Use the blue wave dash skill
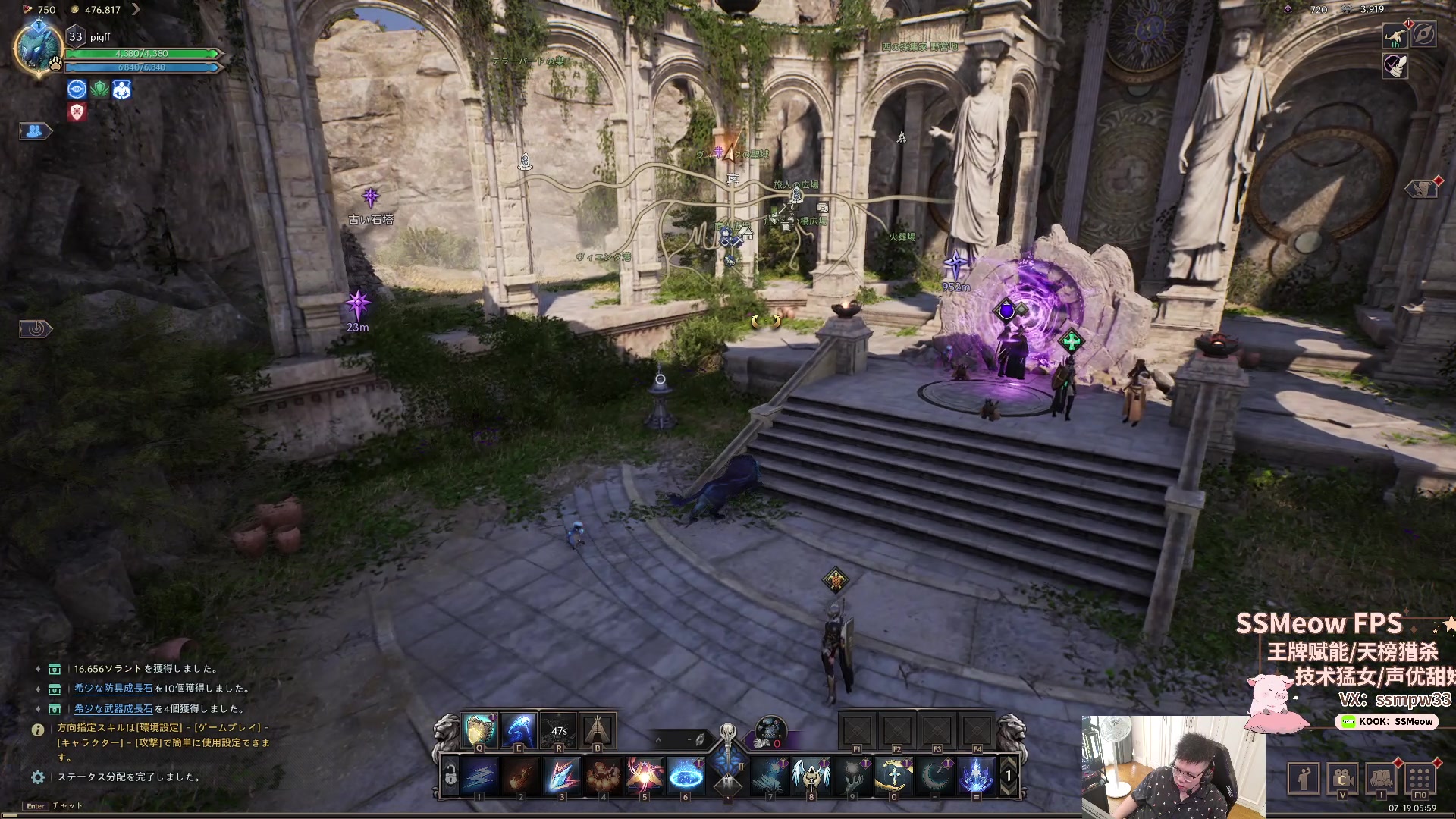Viewport: 1456px width, 819px height. tap(519, 730)
